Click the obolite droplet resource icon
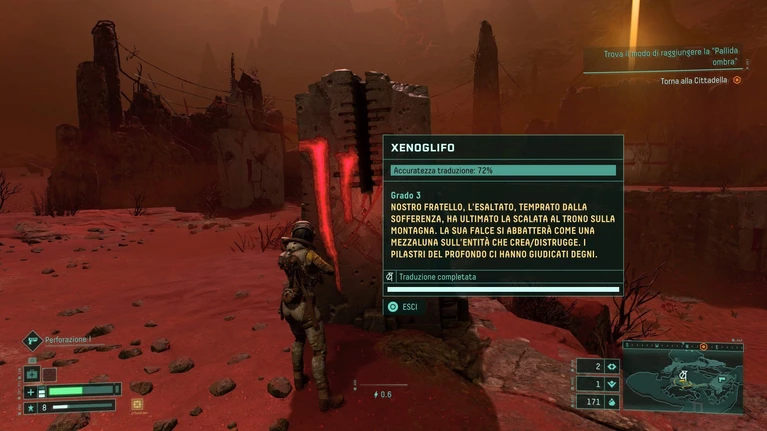The height and width of the screenshot is (431, 767). point(612,402)
